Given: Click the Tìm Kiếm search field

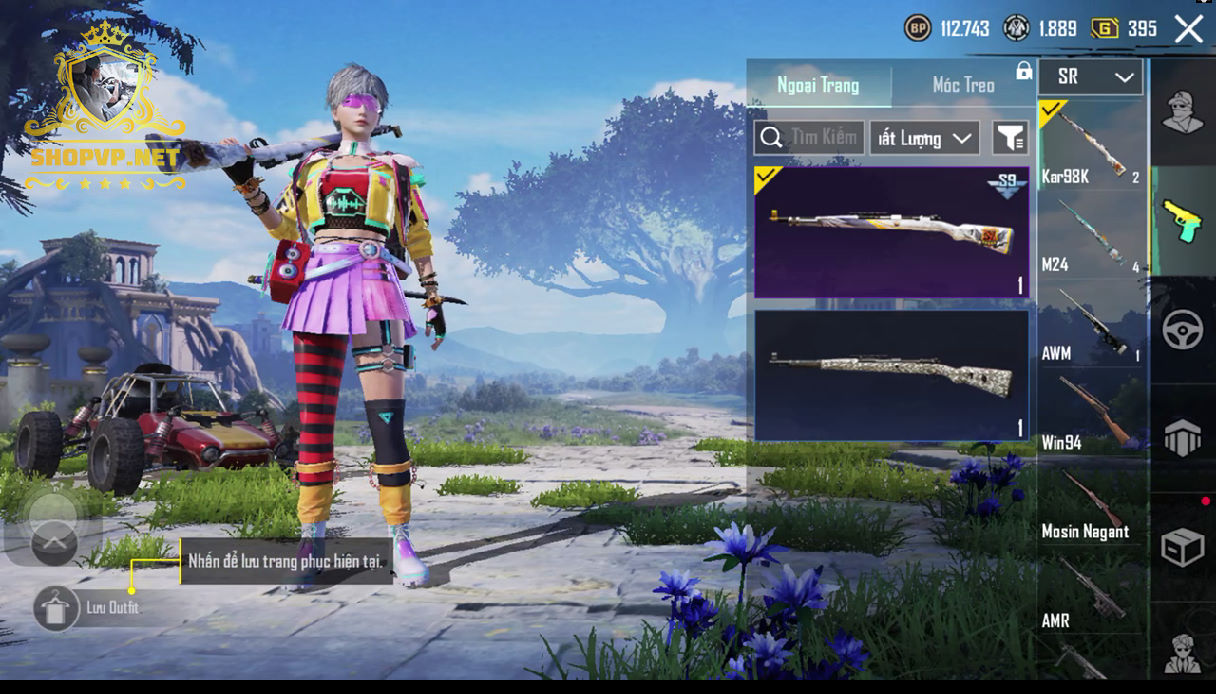Looking at the screenshot, I should coord(810,138).
